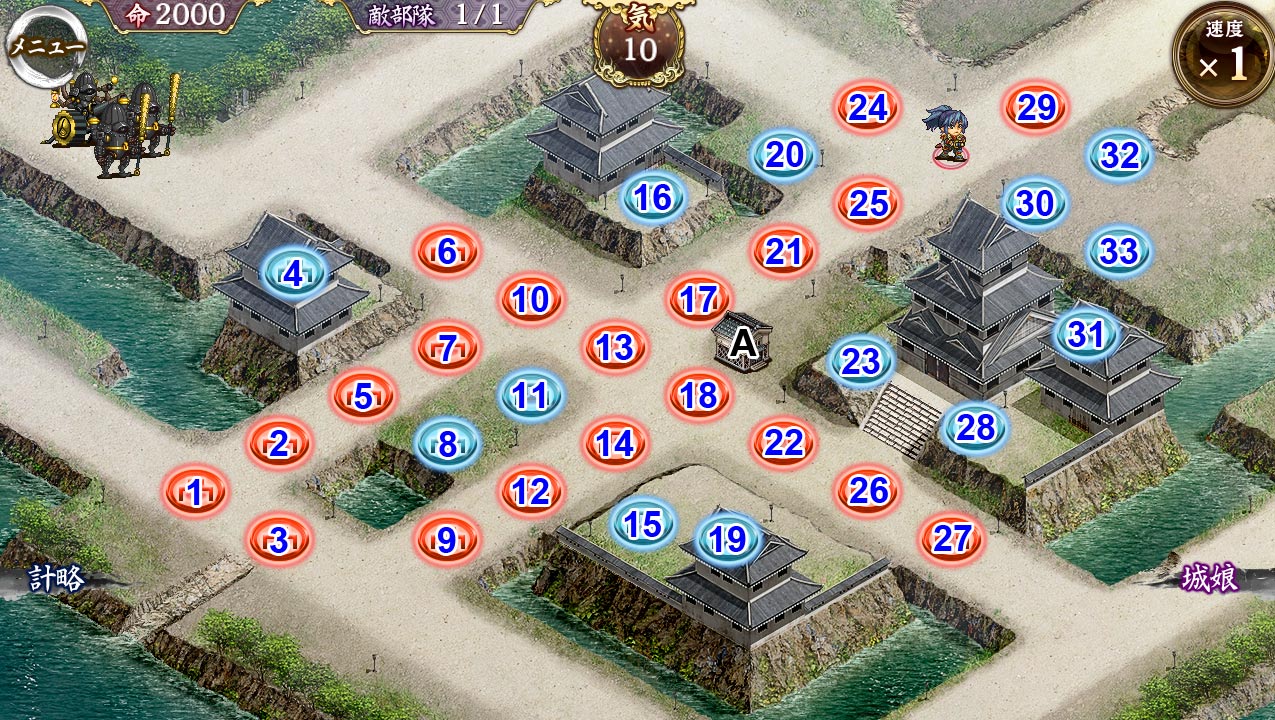Pick red placement tile 21

(784, 251)
